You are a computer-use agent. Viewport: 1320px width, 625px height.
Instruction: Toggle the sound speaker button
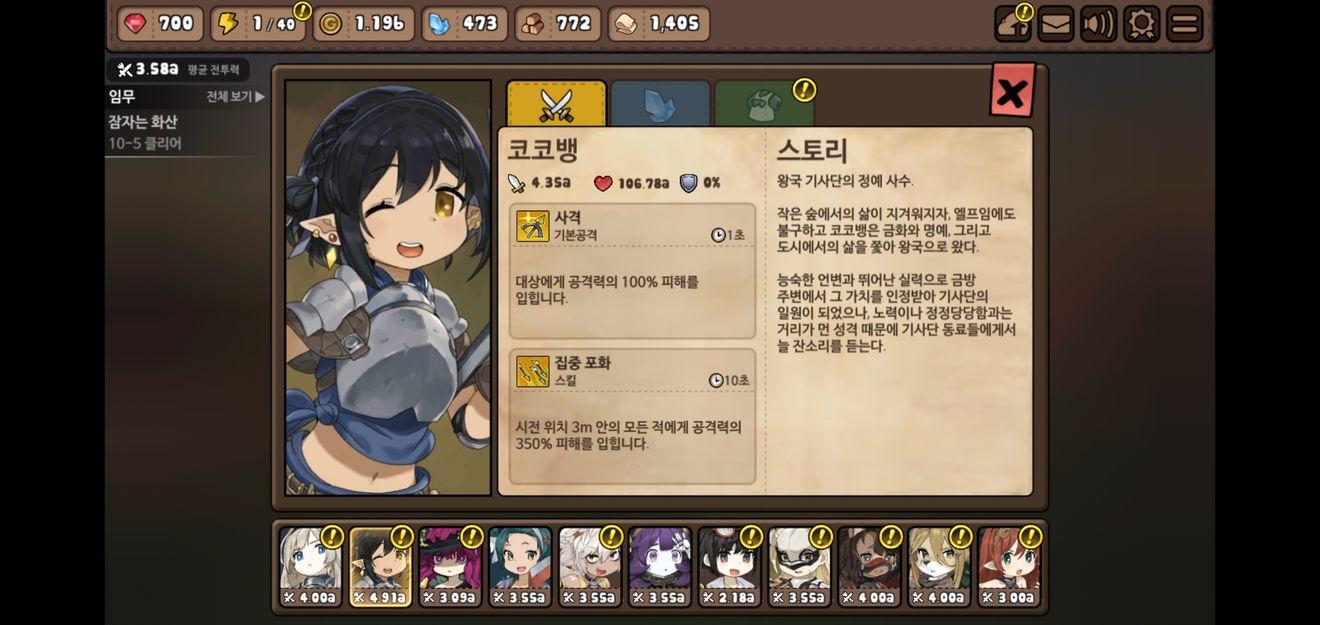point(1098,24)
